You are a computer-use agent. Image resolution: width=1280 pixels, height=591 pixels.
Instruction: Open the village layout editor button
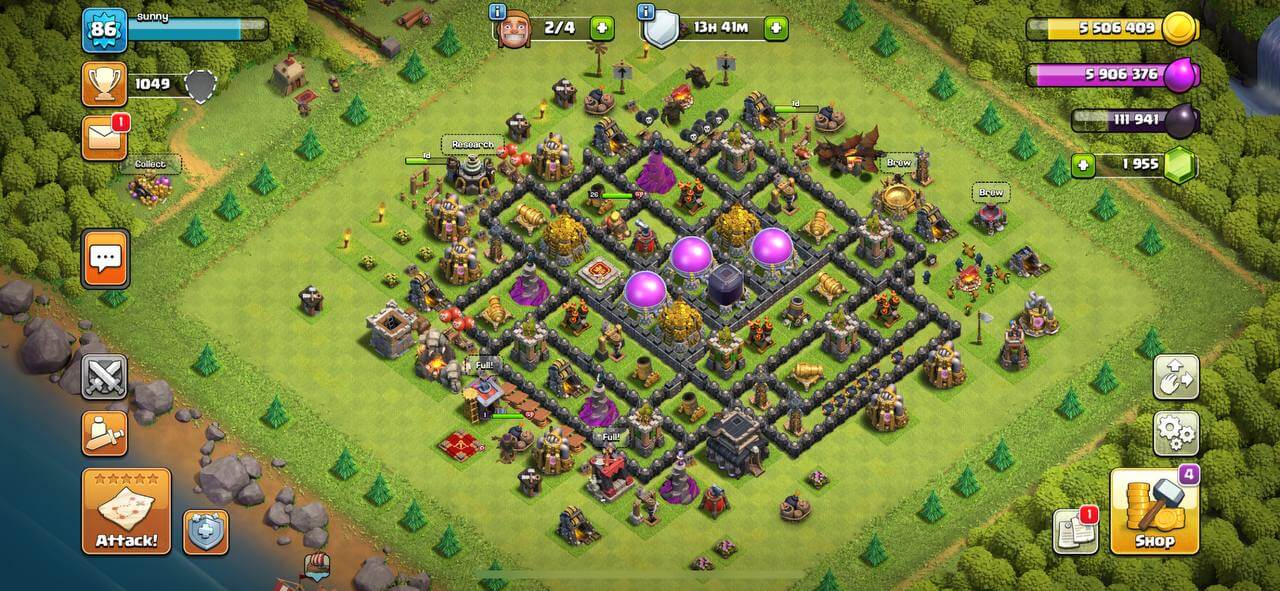1176,377
